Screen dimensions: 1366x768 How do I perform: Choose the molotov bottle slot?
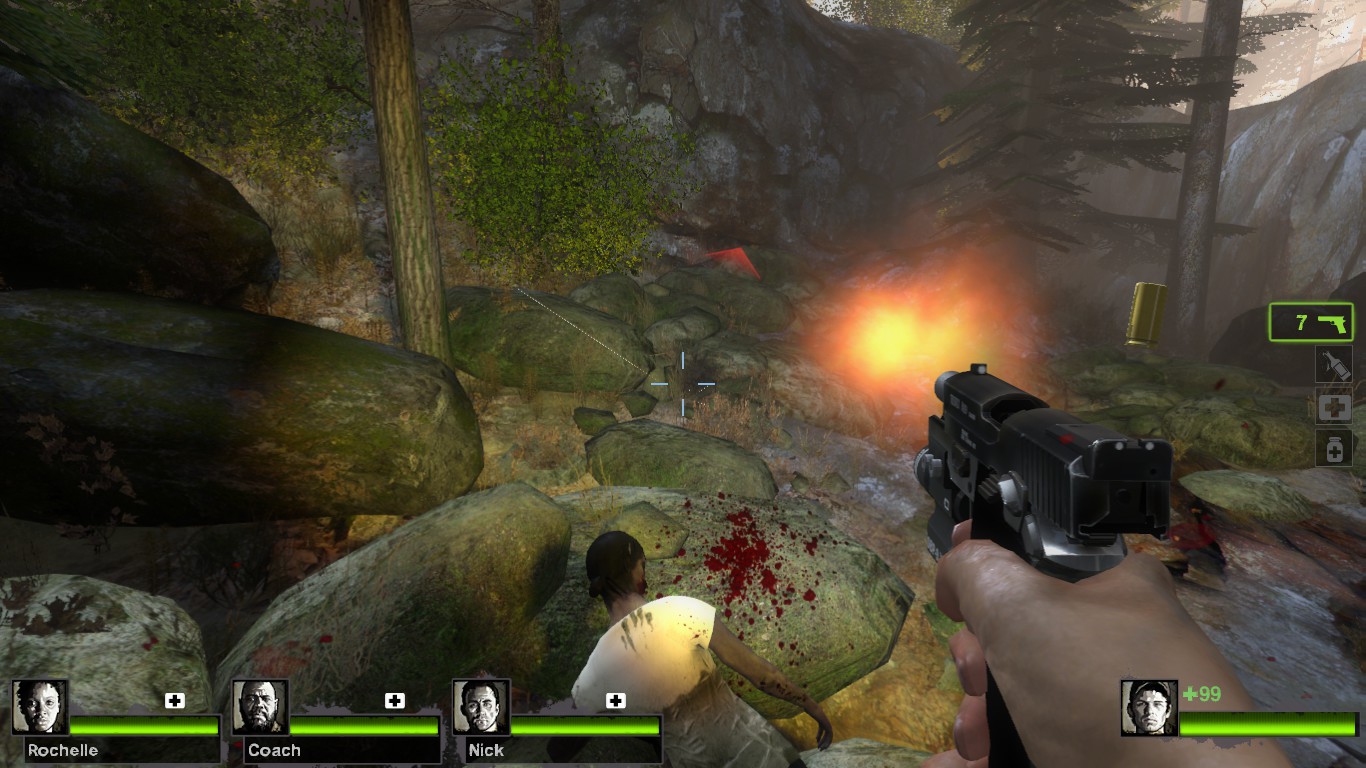tap(1334, 365)
